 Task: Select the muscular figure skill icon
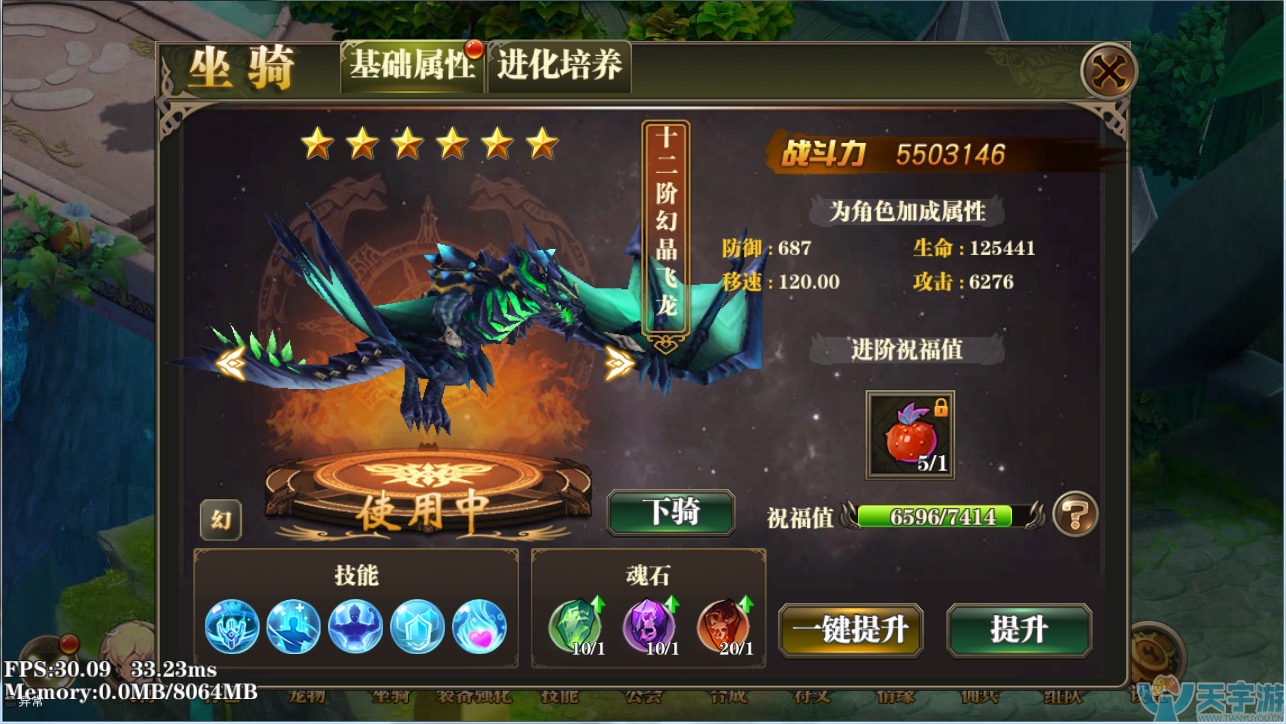point(356,627)
